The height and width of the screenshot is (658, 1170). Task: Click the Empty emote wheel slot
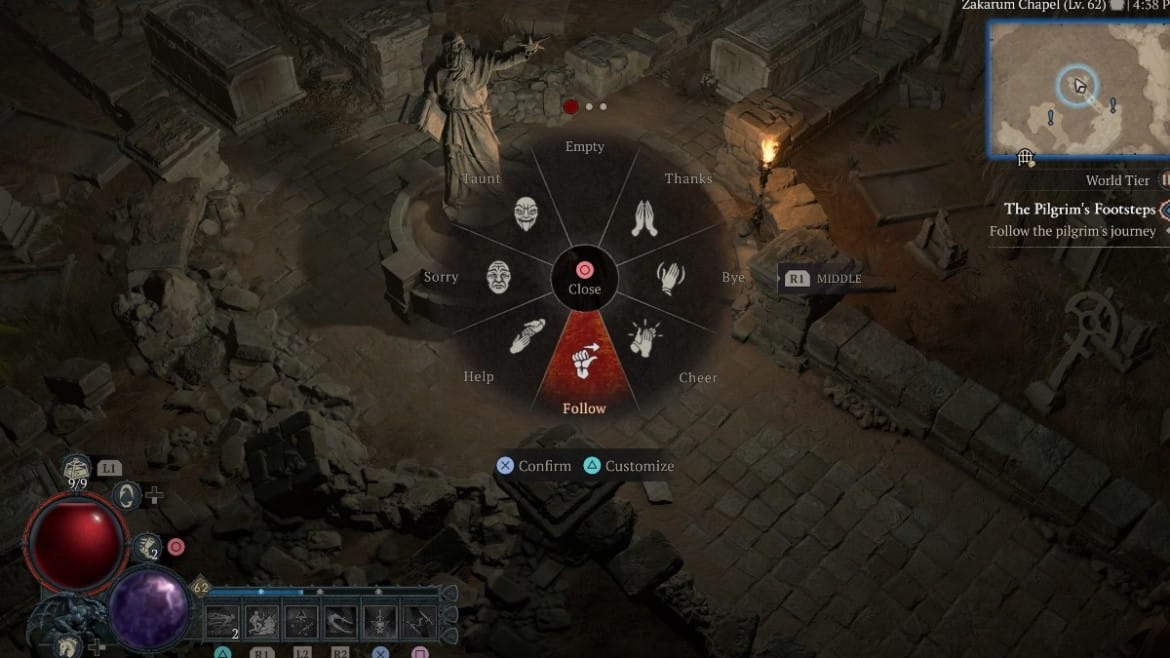[585, 180]
